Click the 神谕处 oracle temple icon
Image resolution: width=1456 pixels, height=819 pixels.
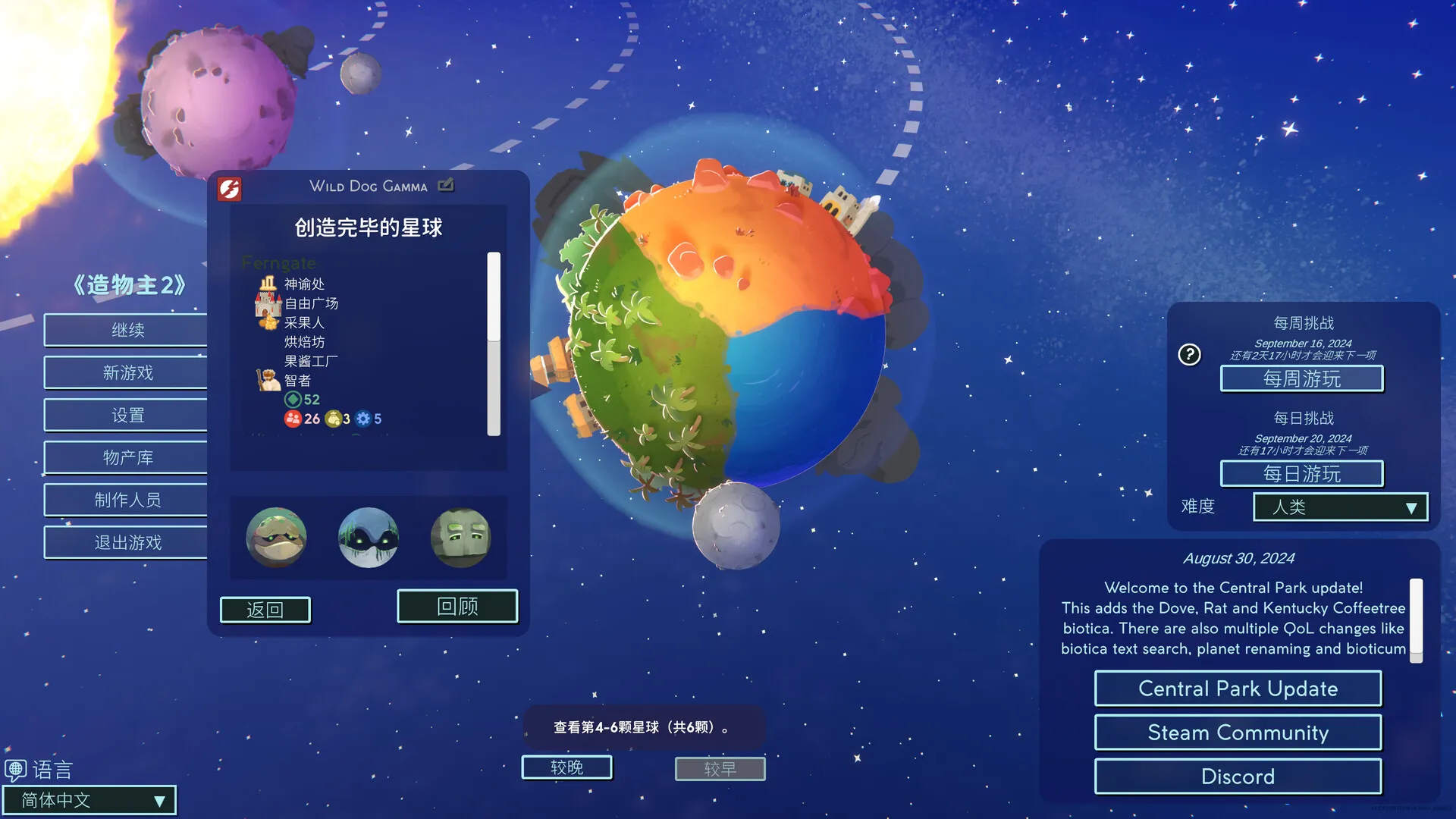[268, 284]
